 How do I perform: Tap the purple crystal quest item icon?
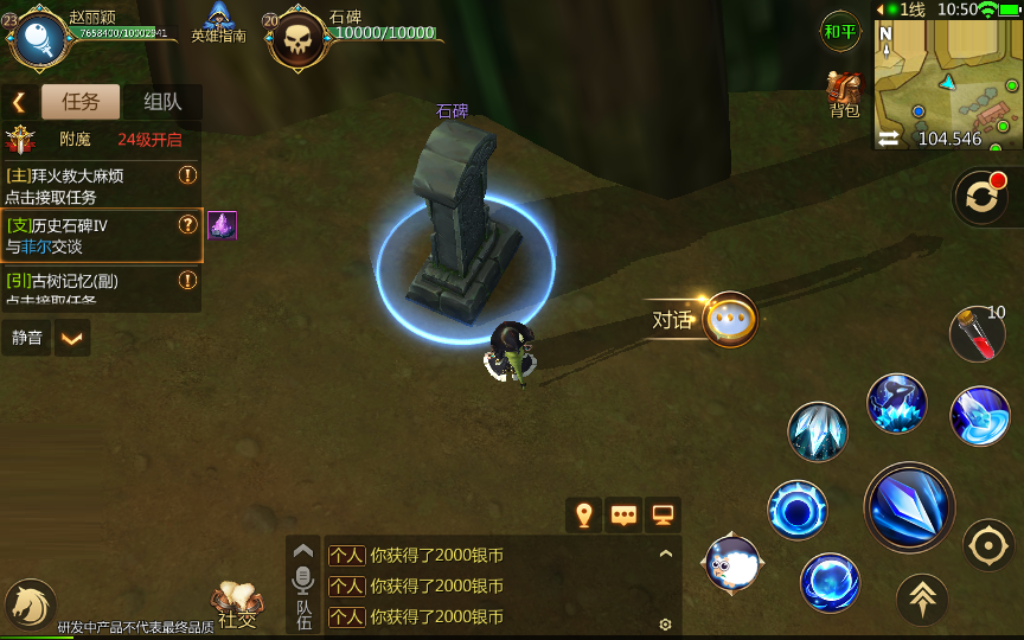[222, 225]
